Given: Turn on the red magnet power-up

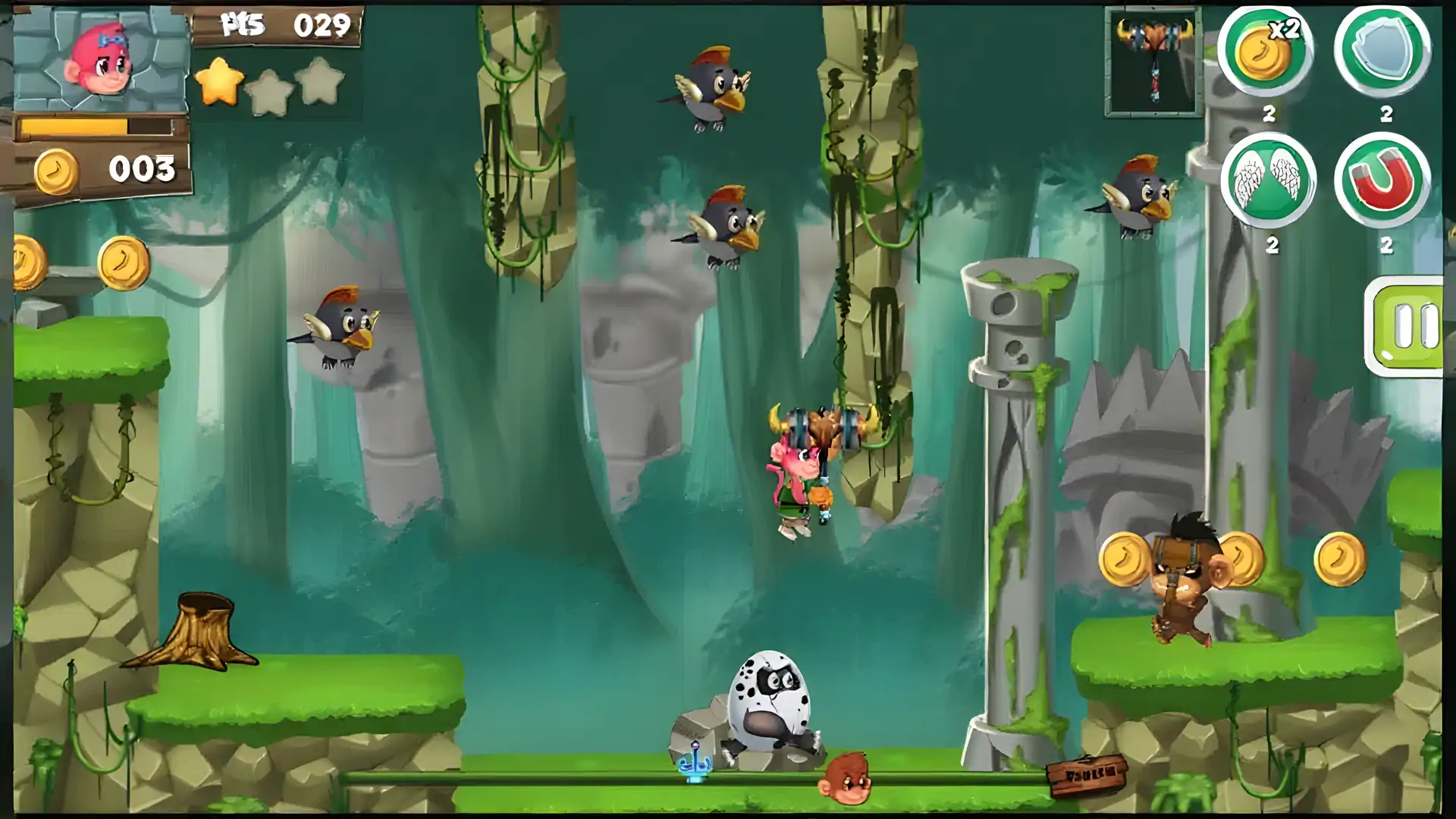Looking at the screenshot, I should [x=1382, y=182].
